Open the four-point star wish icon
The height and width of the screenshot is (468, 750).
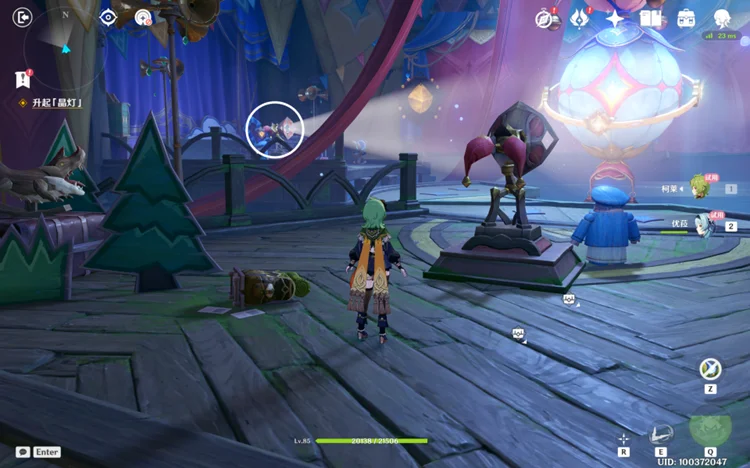614,19
